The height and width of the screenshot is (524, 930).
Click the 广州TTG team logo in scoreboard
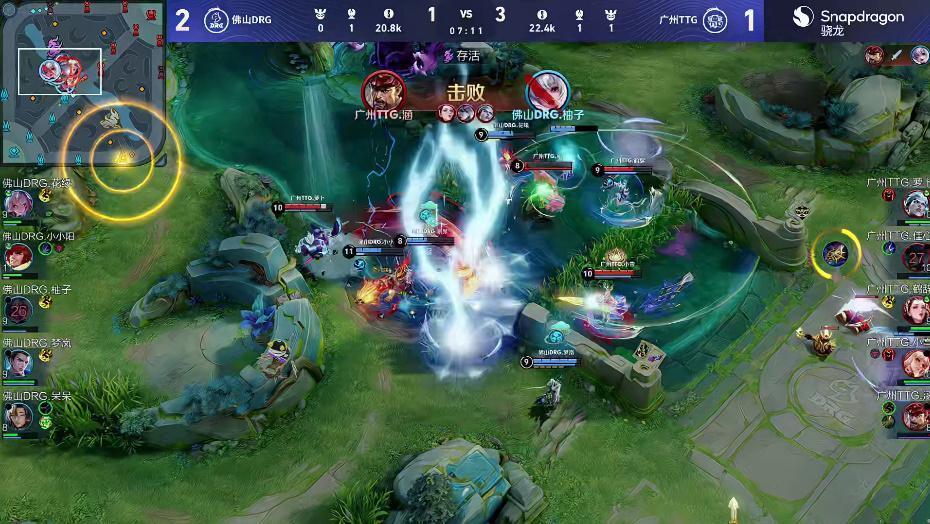tap(715, 20)
